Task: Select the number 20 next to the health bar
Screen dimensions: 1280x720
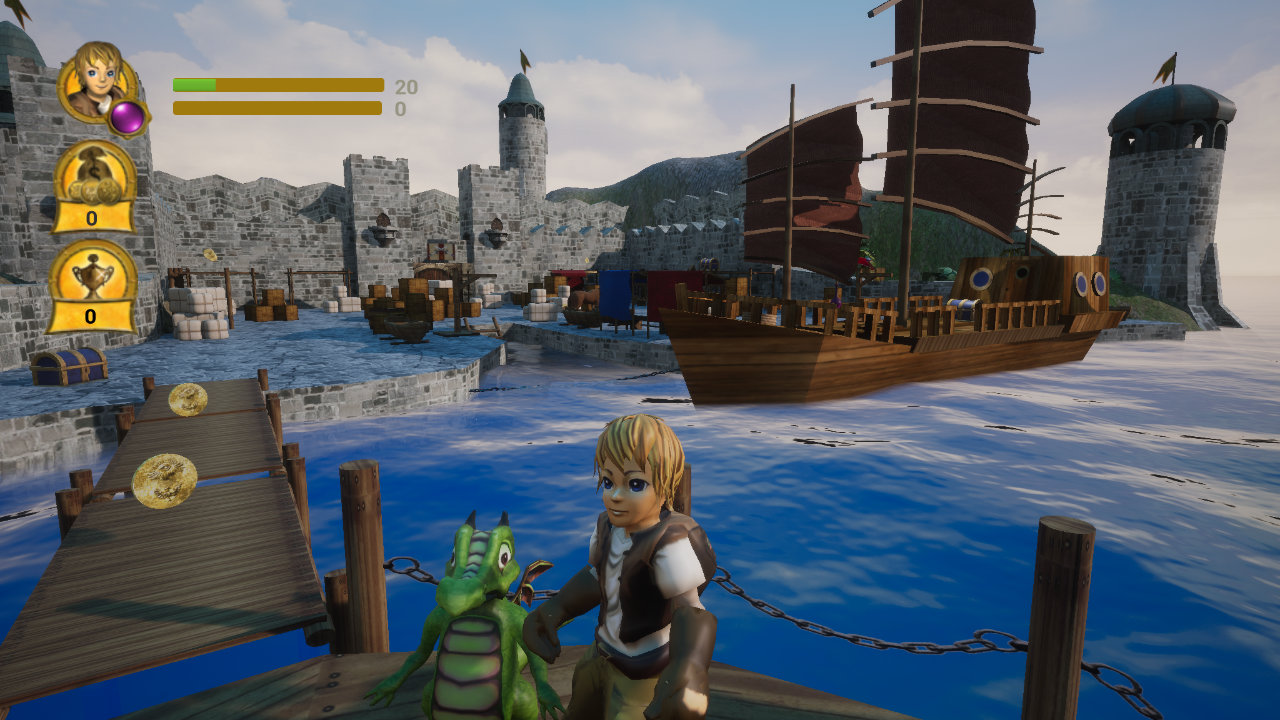Action: coord(404,85)
